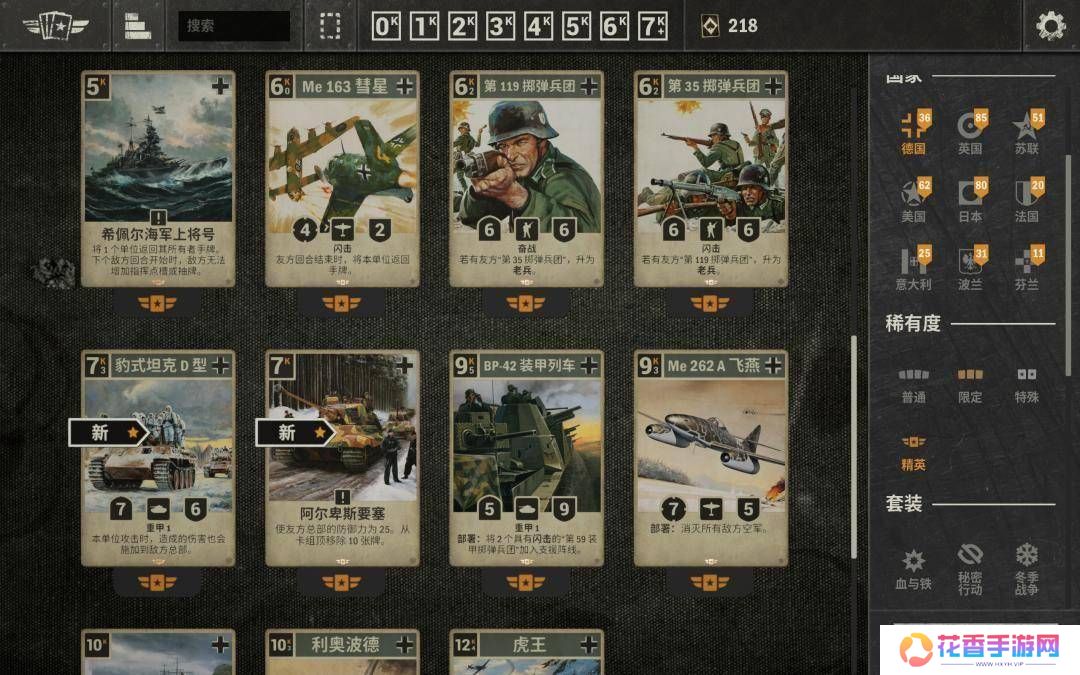Image resolution: width=1080 pixels, height=675 pixels.
Task: Select the Winter War (冬季战争) set
Action: 1026,568
